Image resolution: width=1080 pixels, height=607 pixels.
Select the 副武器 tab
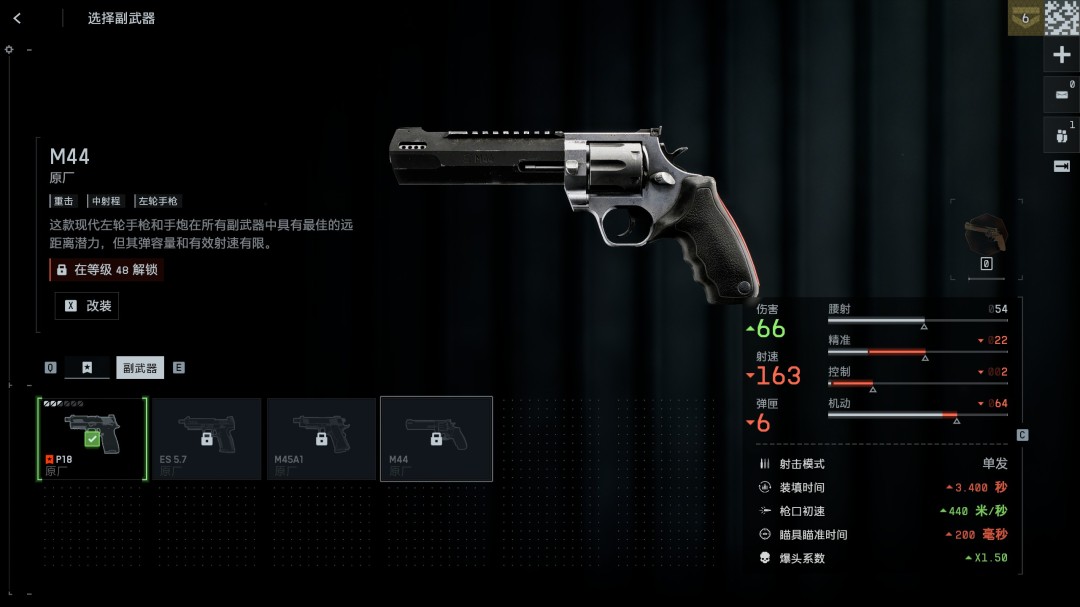[x=140, y=368]
